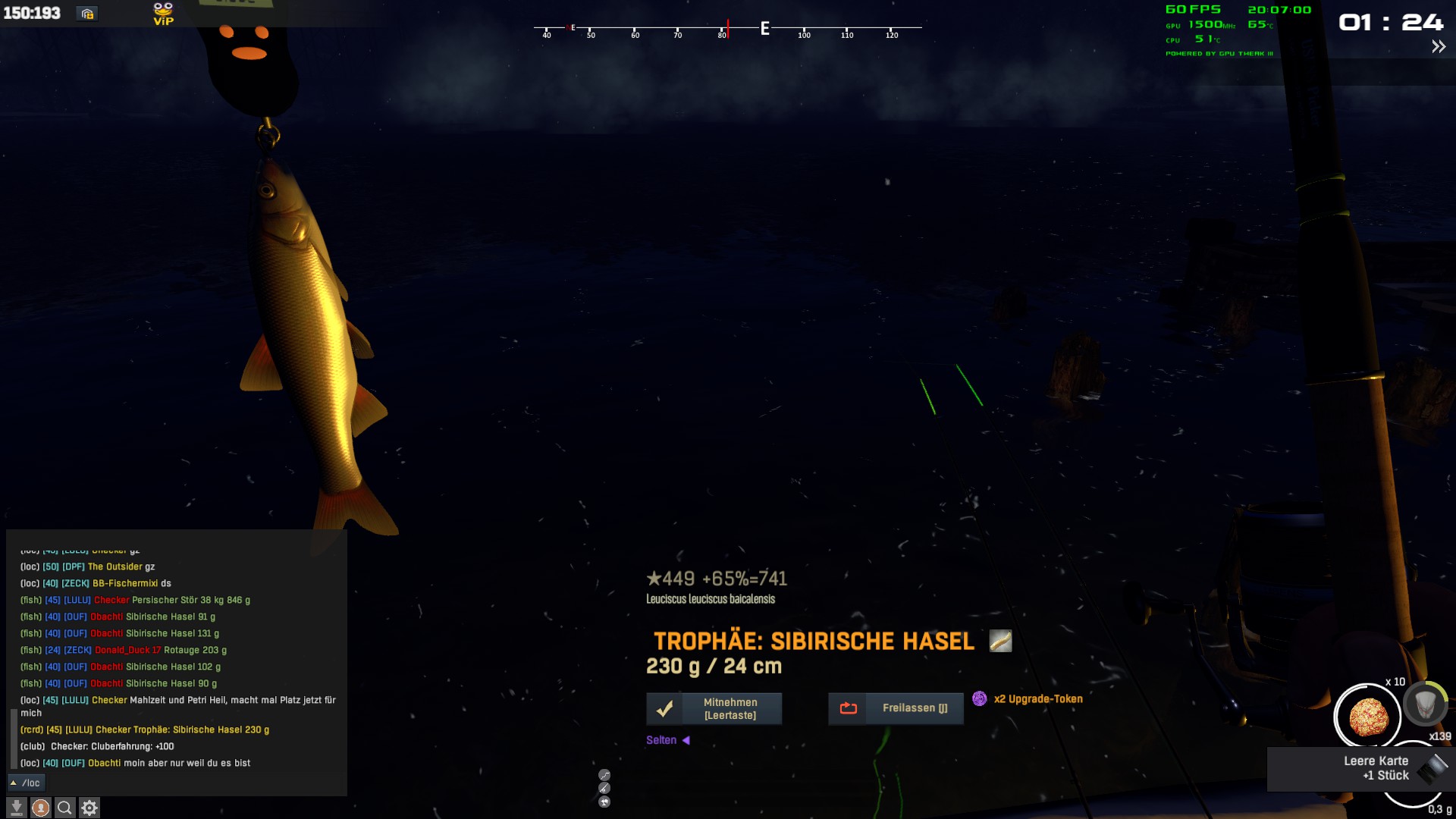This screenshot has width=1456, height=819.
Task: Click Checker's trophy record line in chat
Action: pyautogui.click(x=145, y=730)
